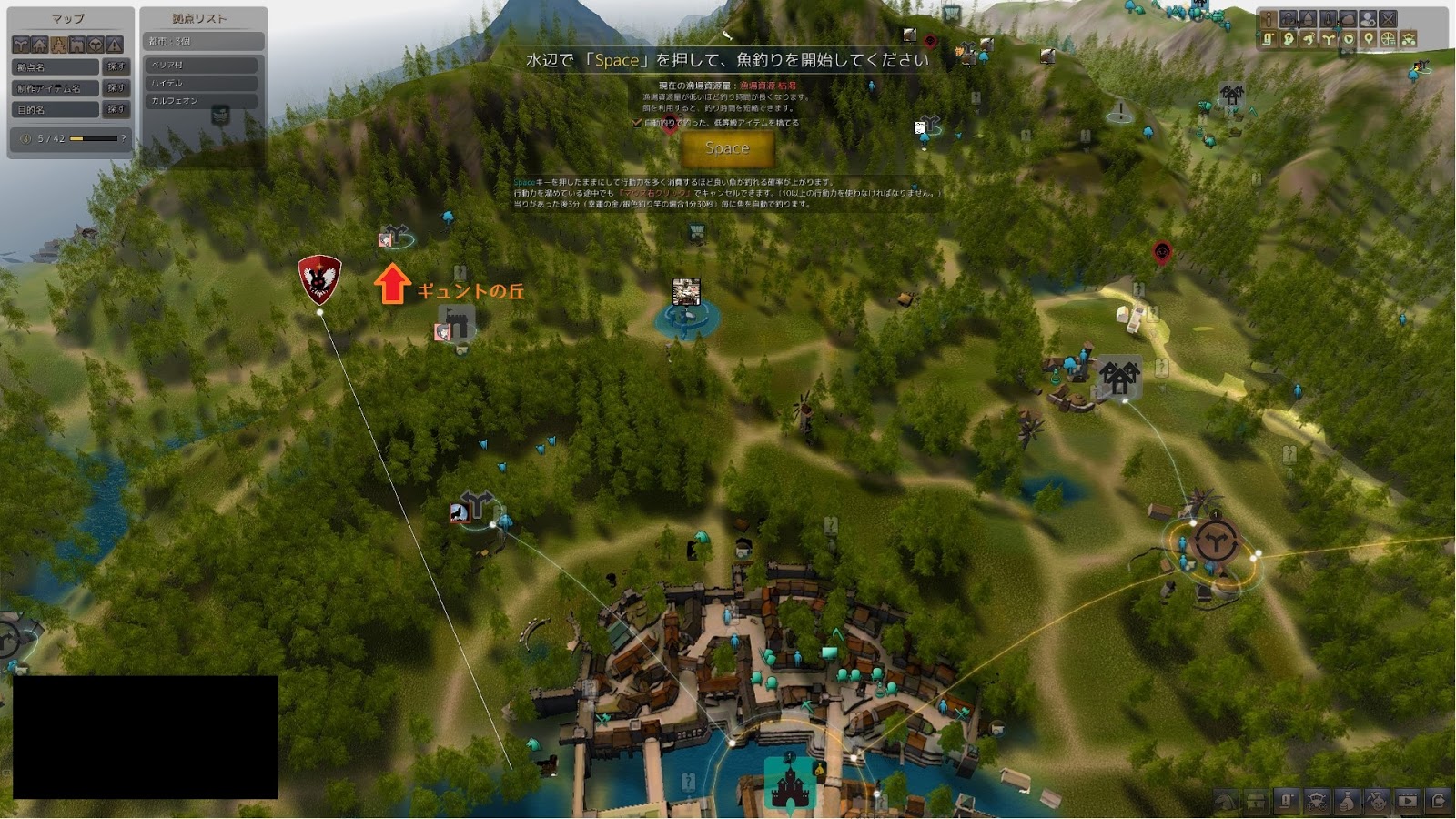Click the exit arrow icon
Screen dimensions: 1456x819
pyautogui.click(x=1439, y=802)
